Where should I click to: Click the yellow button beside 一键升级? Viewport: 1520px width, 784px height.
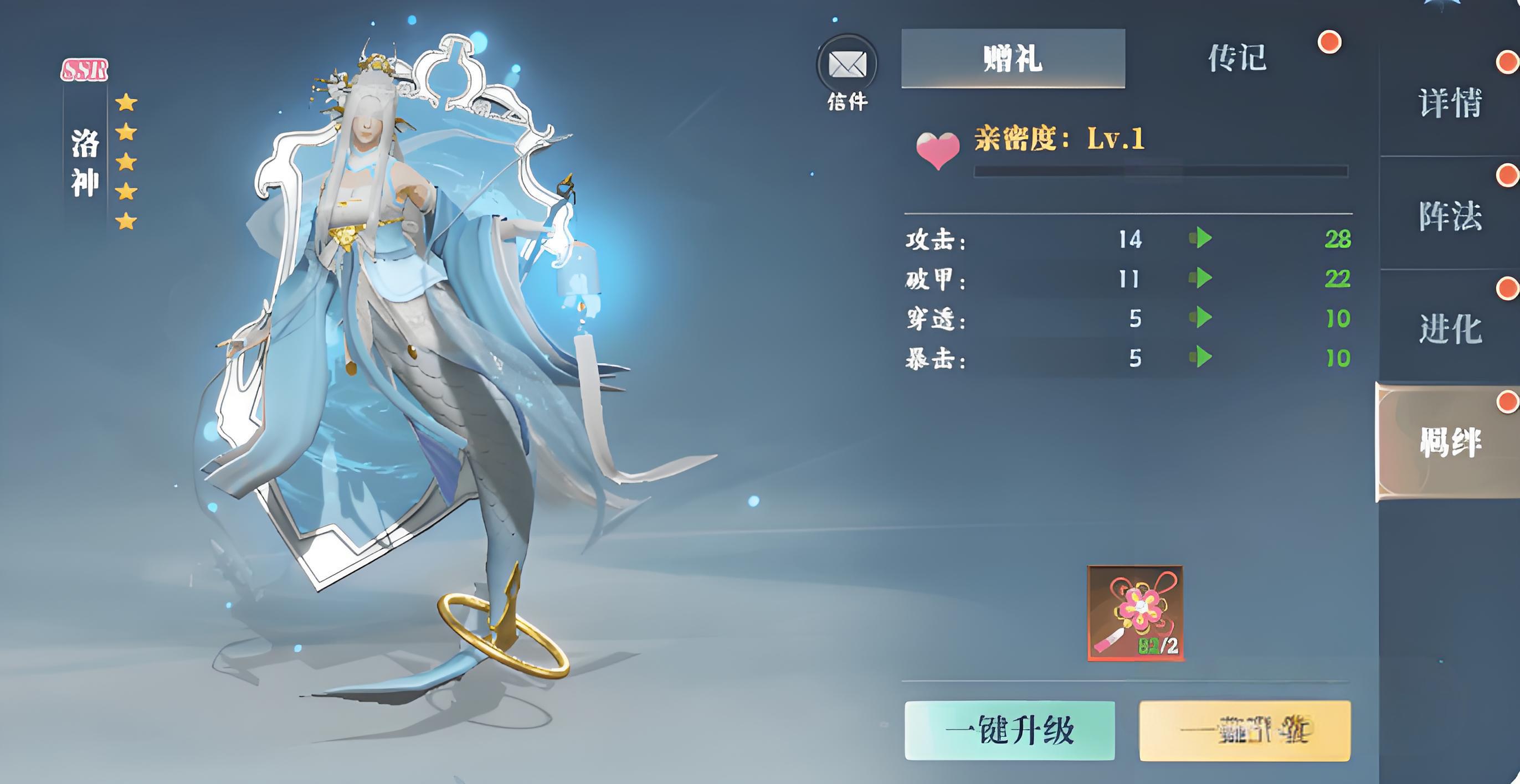tap(1245, 730)
